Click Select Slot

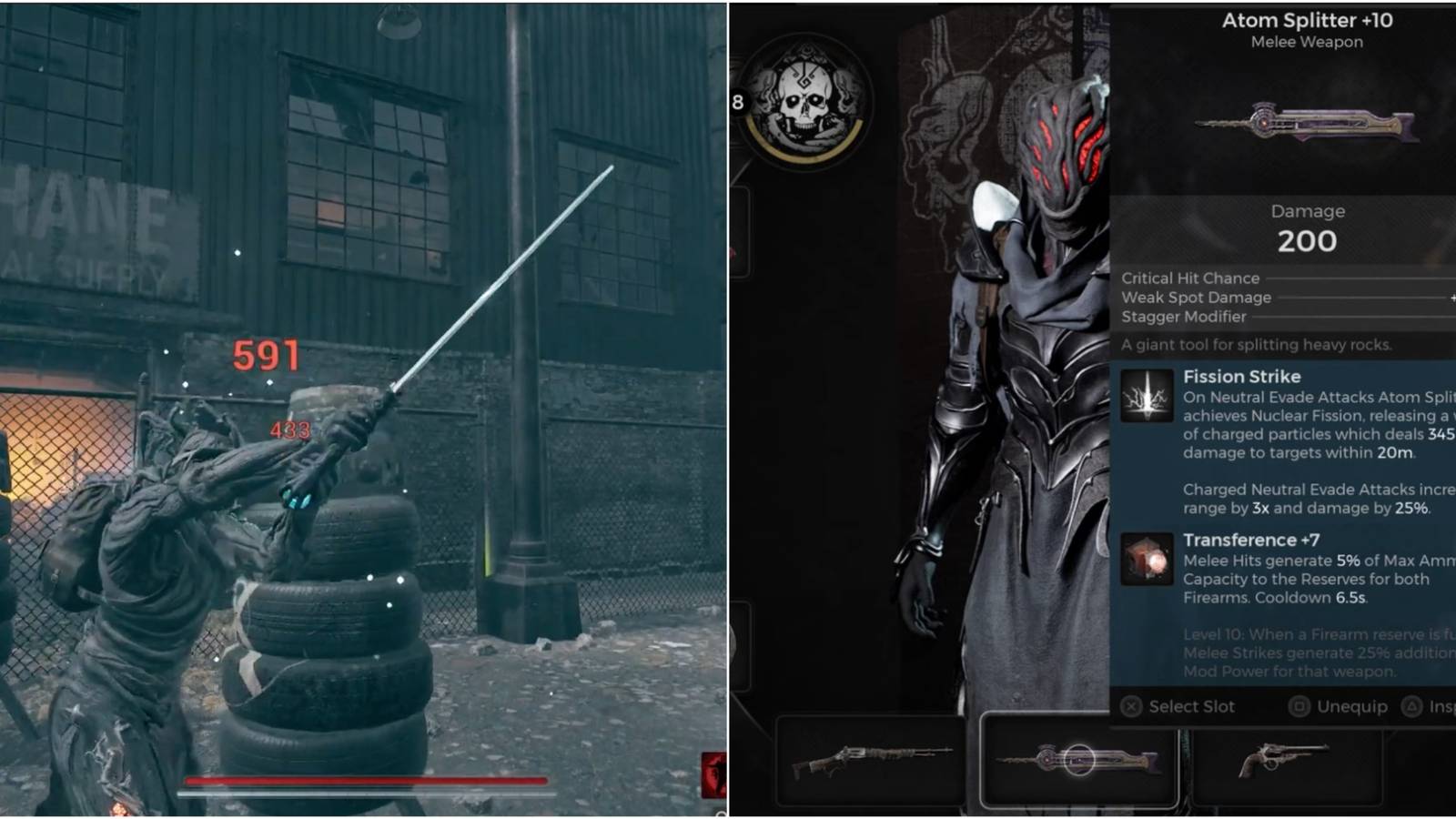pos(1195,706)
